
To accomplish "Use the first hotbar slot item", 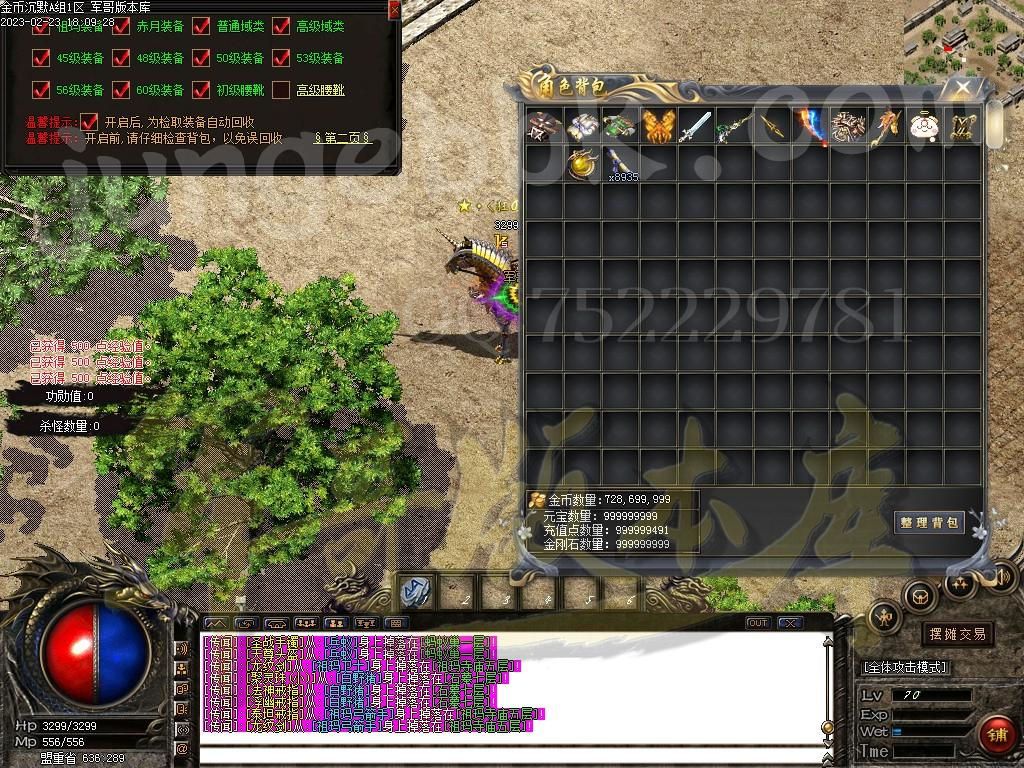I will coord(414,593).
